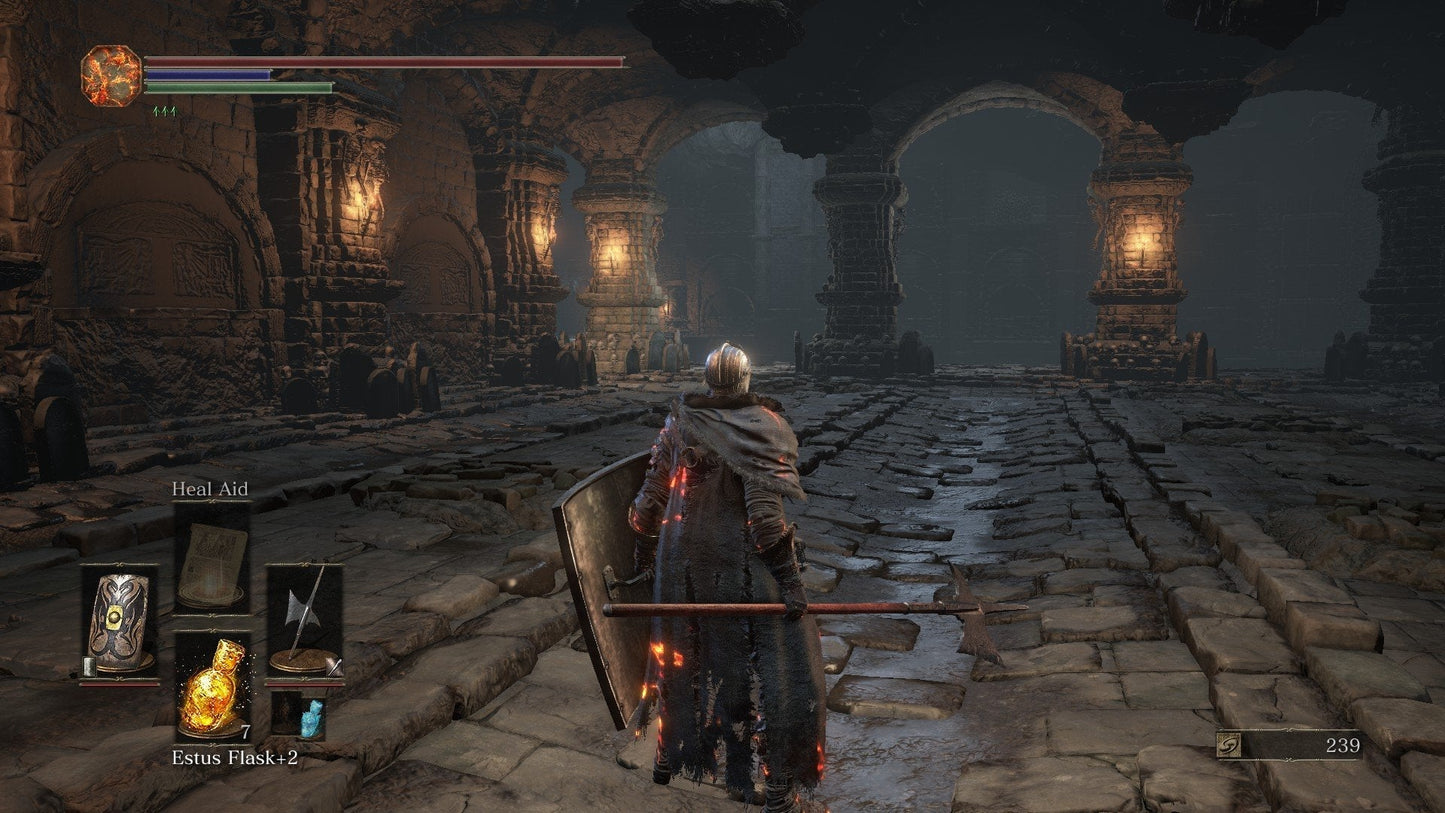The width and height of the screenshot is (1445, 813).
Task: Click the durability bar beneath the shield slot
Action: (x=119, y=684)
